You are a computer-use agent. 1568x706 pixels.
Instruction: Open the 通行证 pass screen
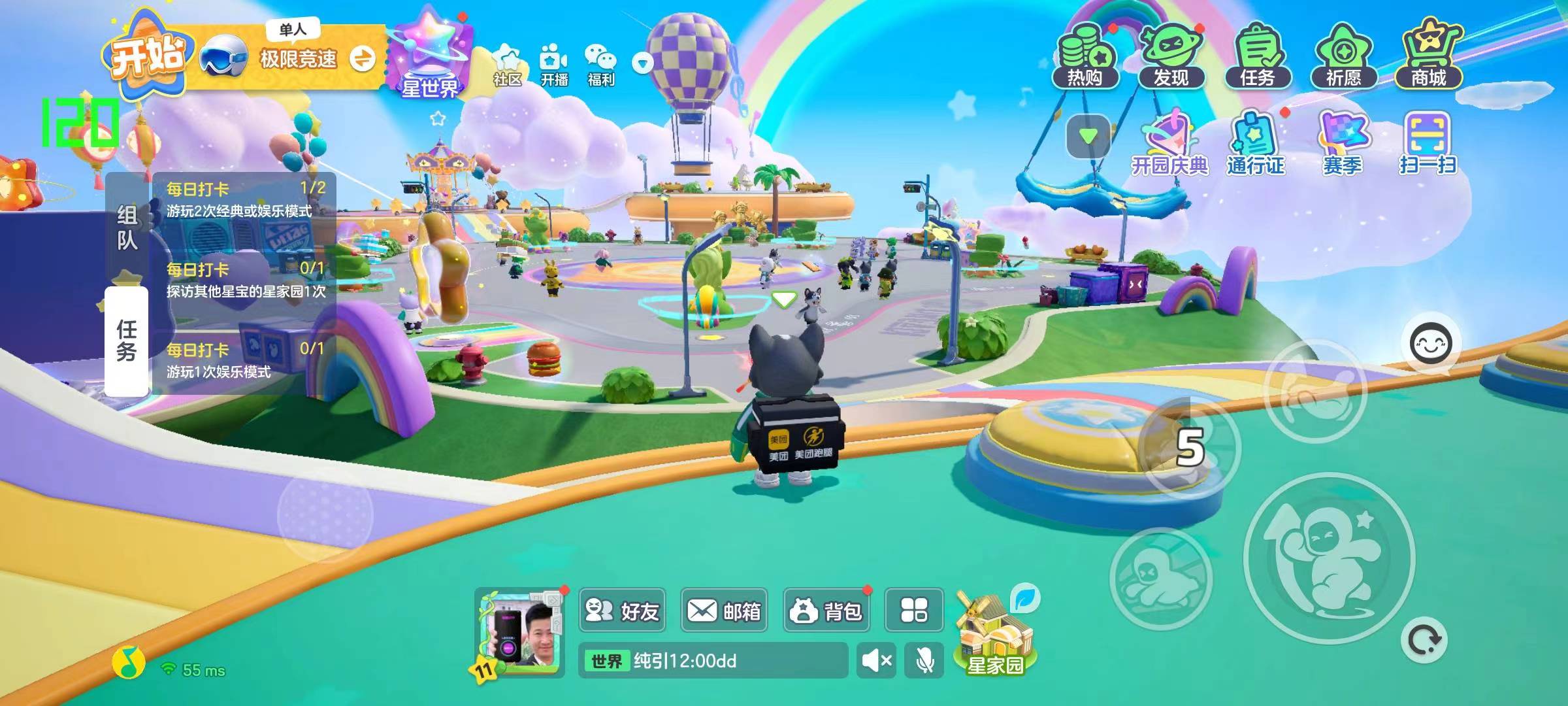tap(1256, 145)
